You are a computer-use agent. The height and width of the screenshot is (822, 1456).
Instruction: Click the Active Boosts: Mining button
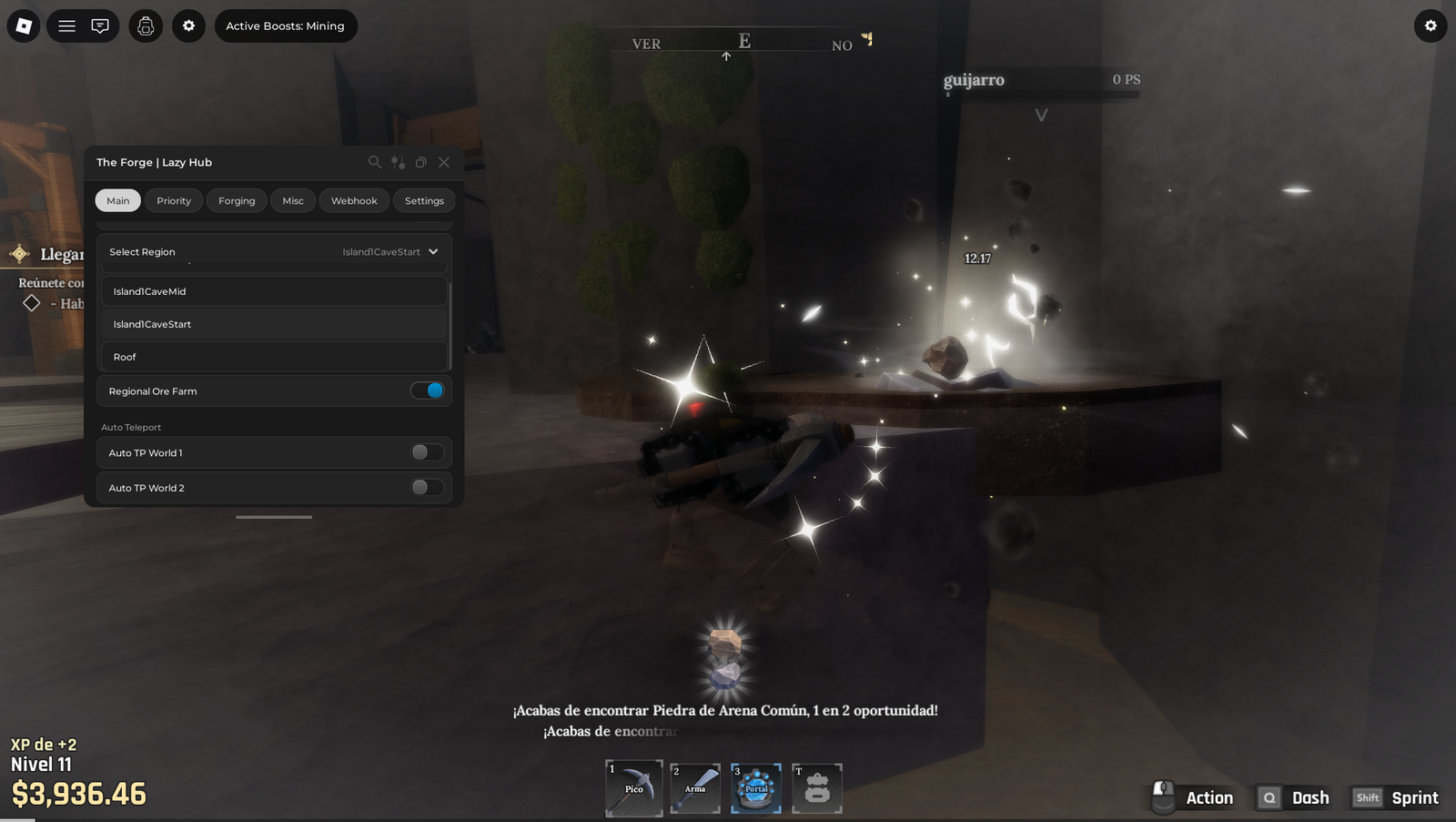286,25
